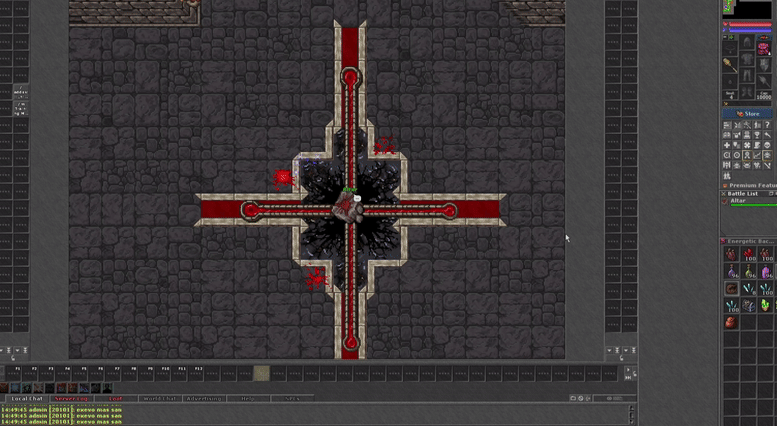
Task: Select the weapon in the equipment slot
Action: click(731, 65)
